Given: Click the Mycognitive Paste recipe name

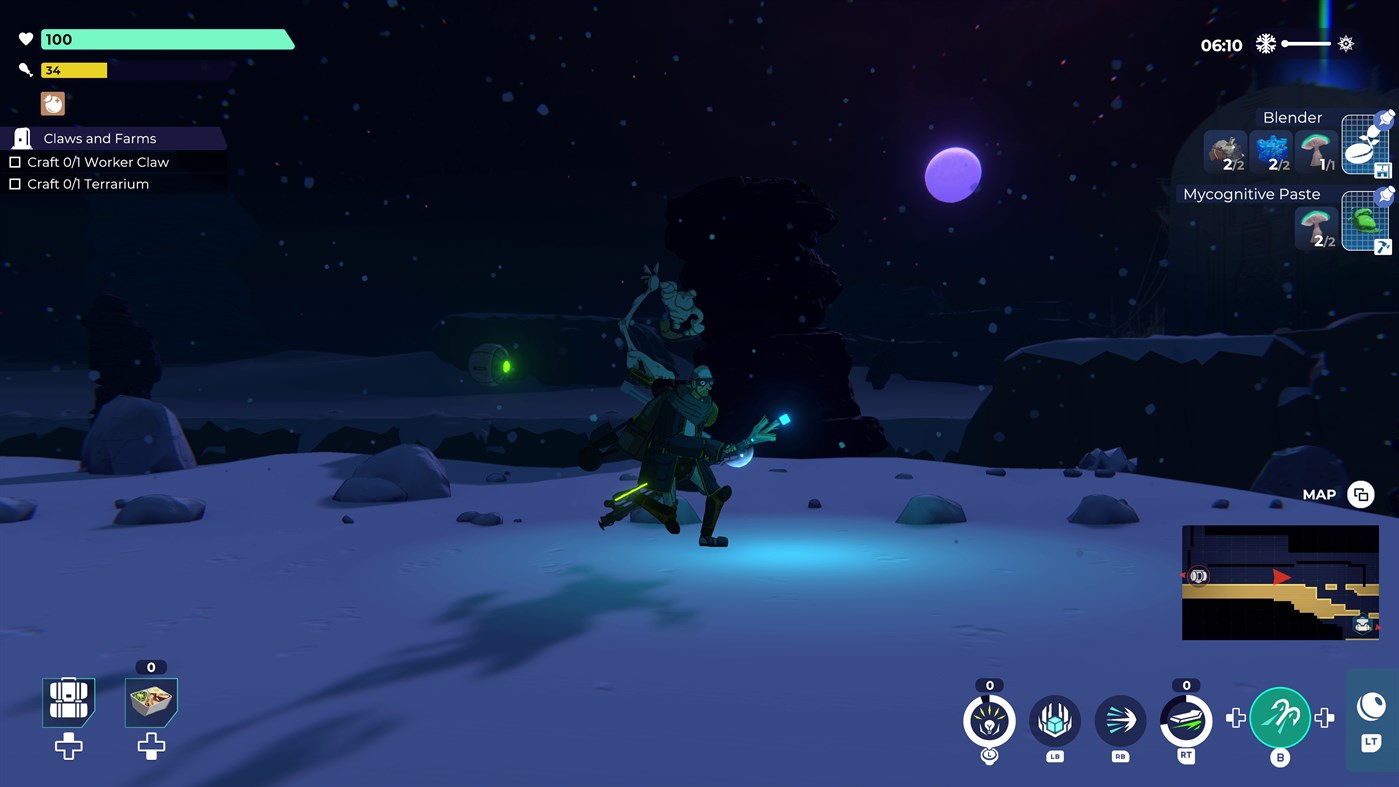Looking at the screenshot, I should pos(1253,193).
